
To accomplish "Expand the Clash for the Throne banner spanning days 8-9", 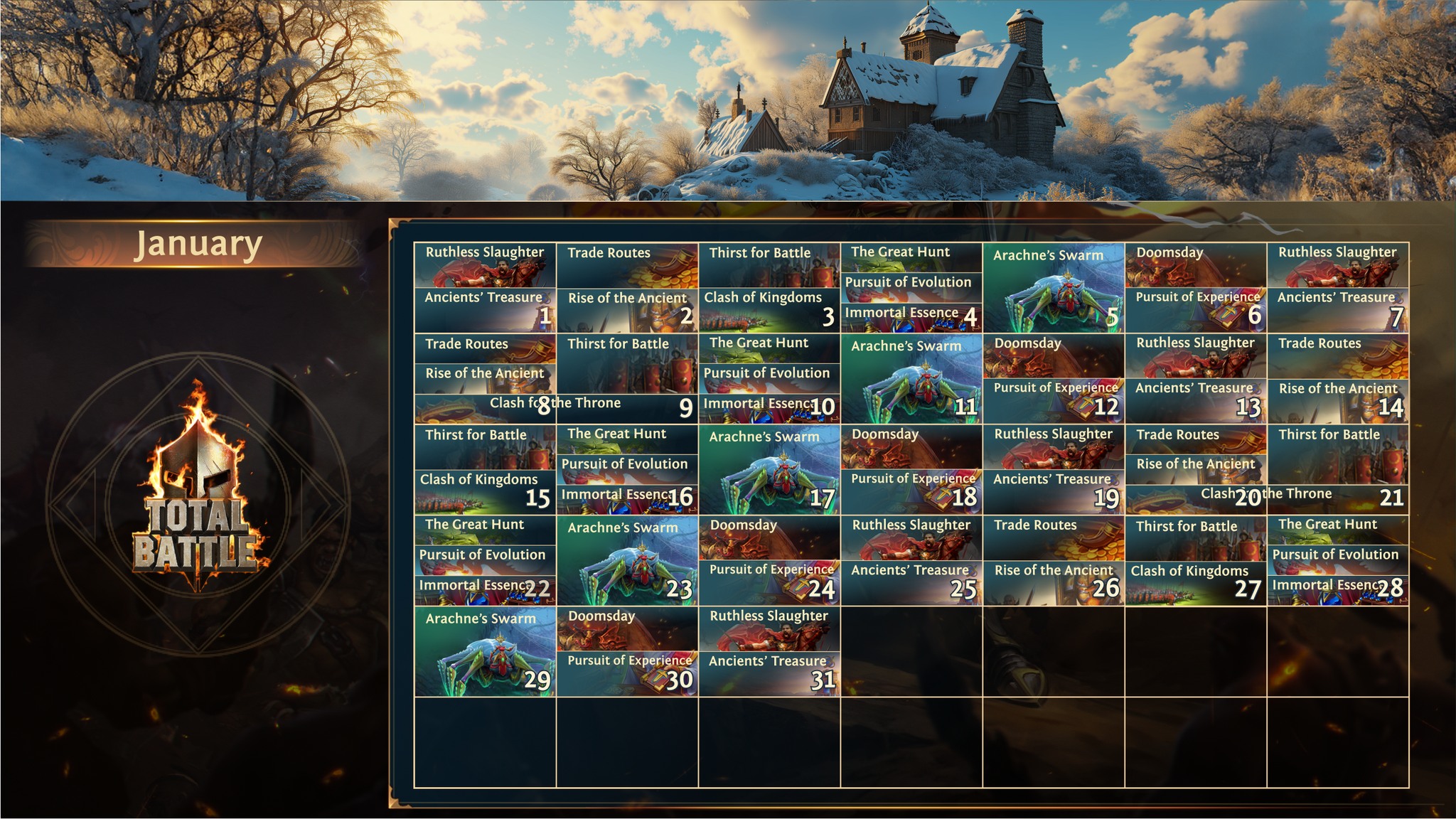I will 555,403.
